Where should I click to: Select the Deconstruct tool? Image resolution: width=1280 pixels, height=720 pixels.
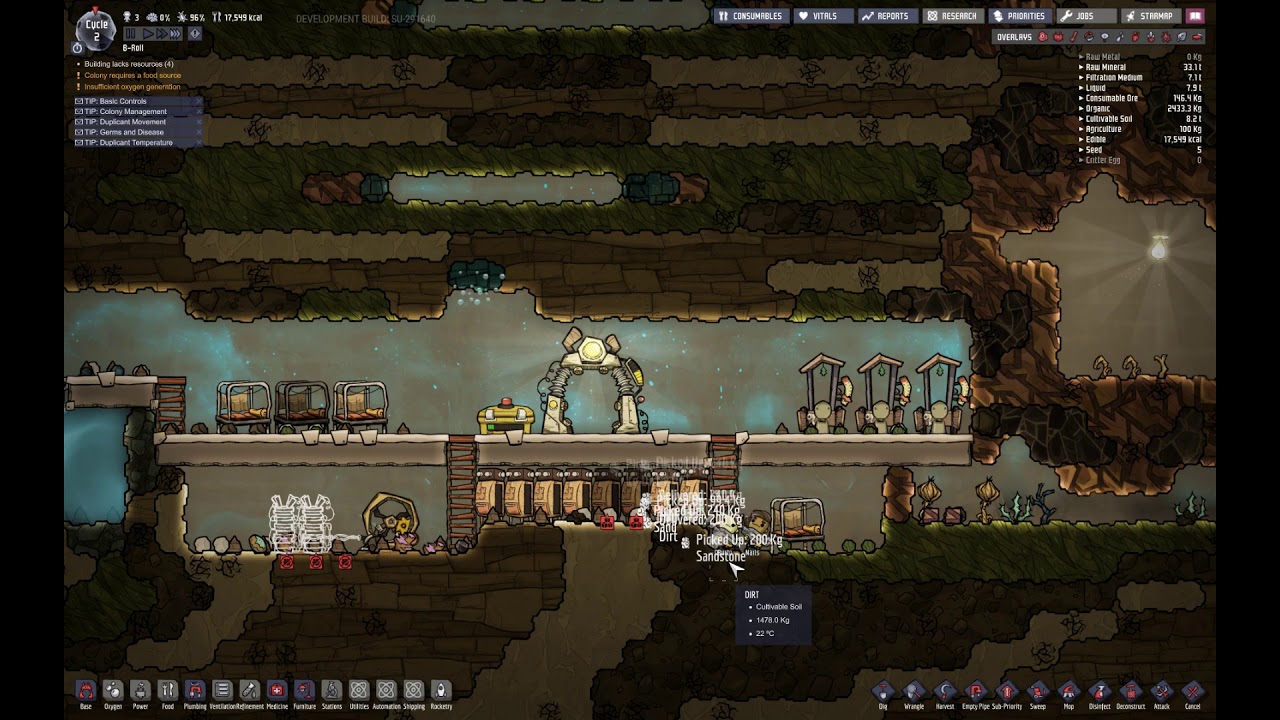pos(1130,691)
